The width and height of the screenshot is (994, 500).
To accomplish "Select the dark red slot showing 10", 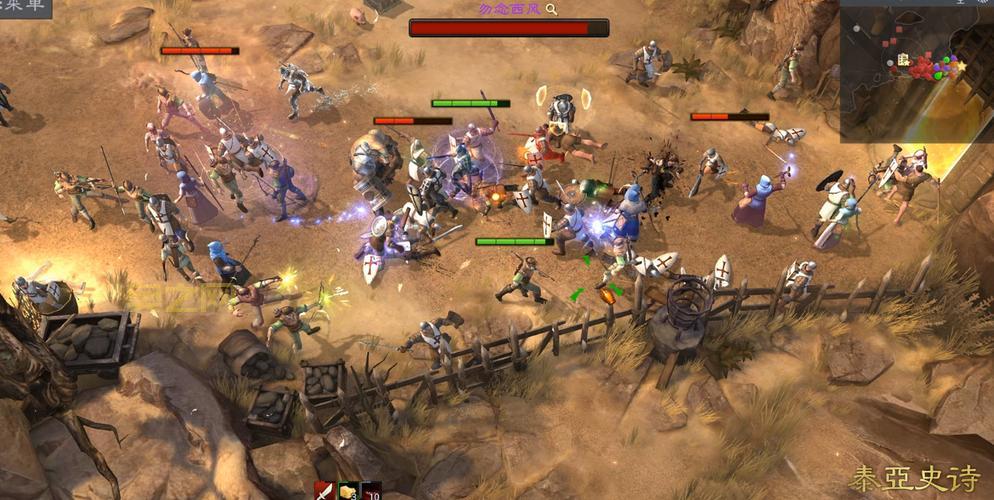I will pos(371,491).
